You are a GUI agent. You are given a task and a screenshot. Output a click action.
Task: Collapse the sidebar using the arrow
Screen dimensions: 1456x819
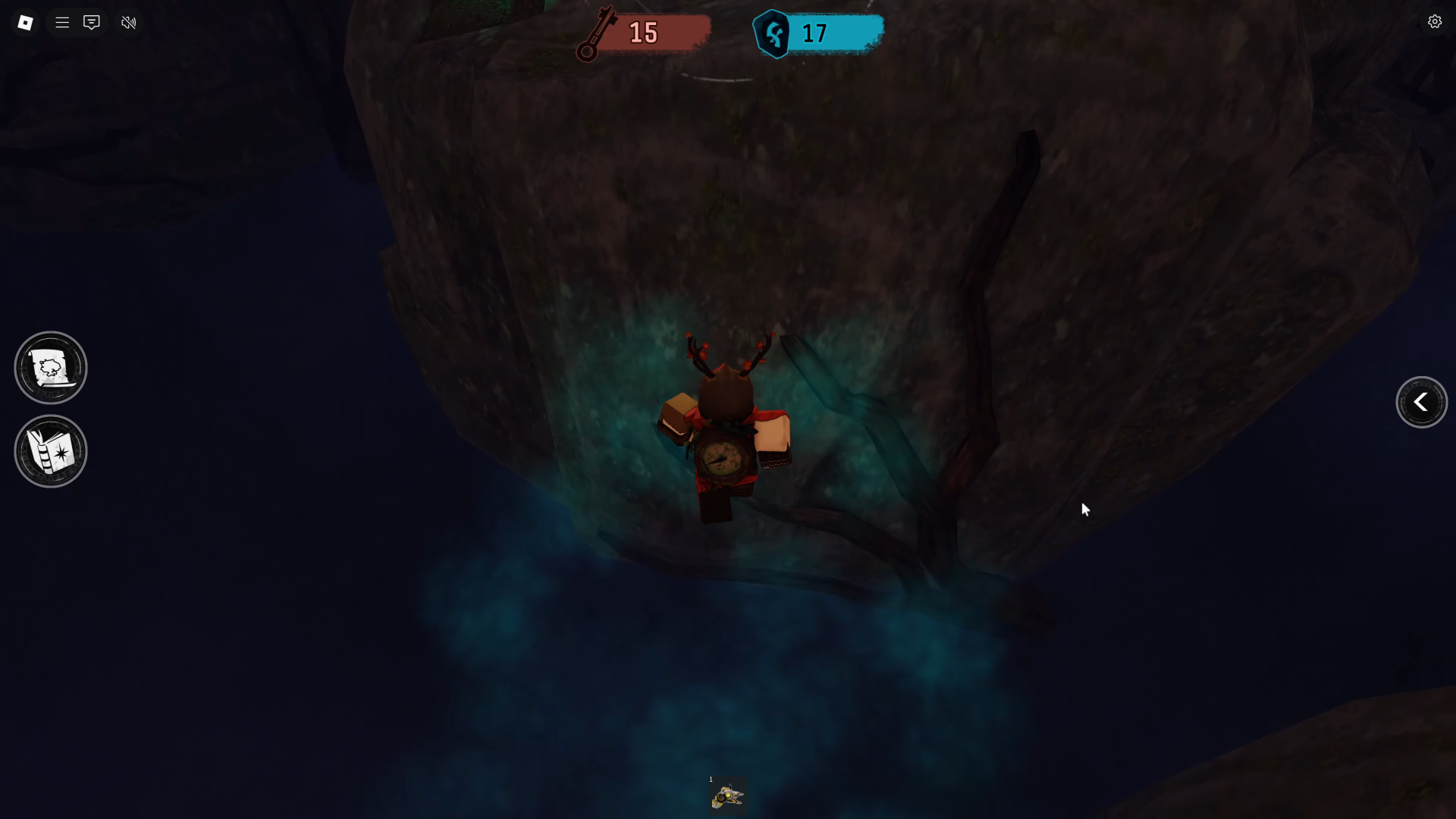1421,402
